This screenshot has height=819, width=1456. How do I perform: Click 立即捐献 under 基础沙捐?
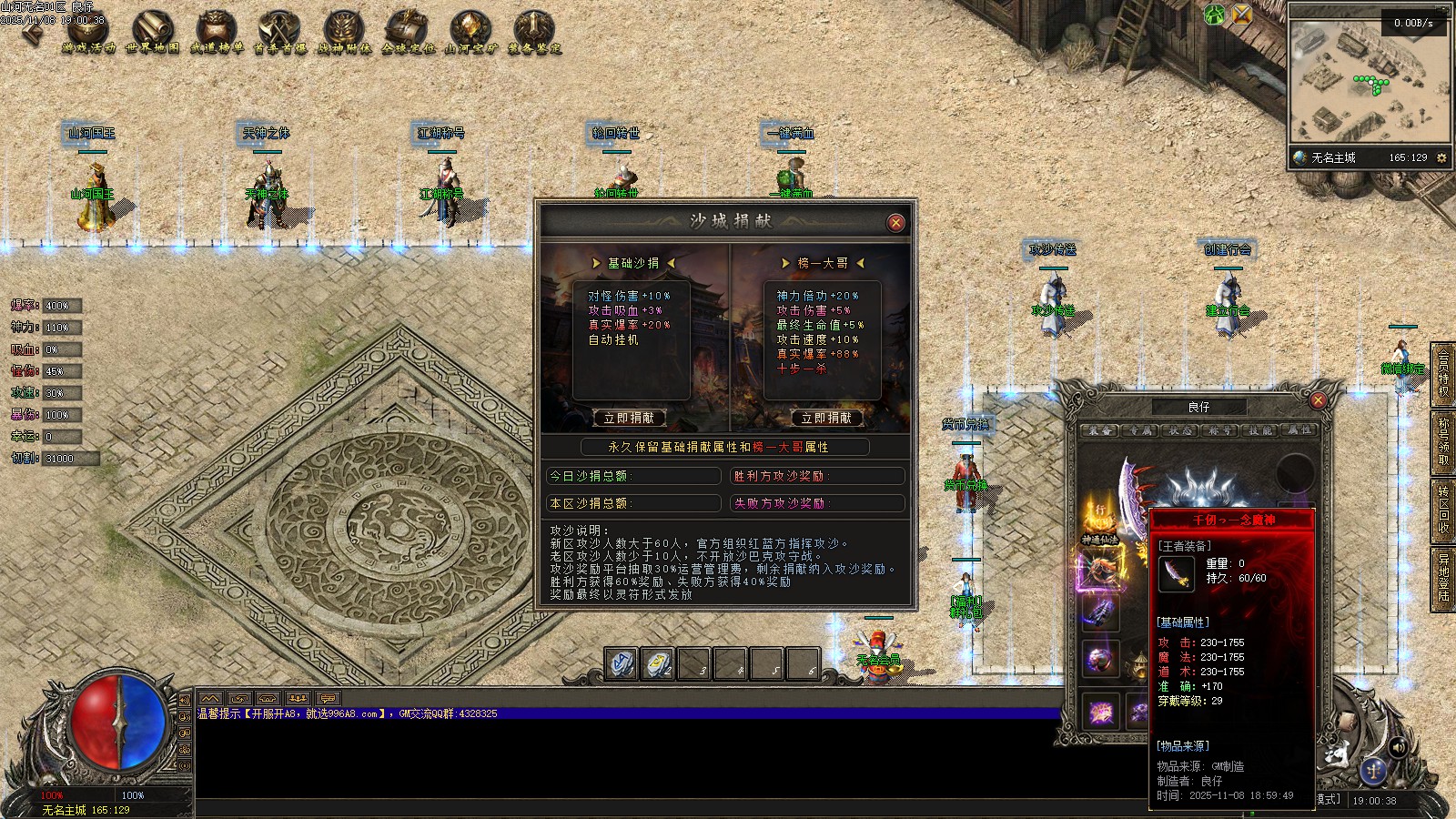click(x=629, y=418)
